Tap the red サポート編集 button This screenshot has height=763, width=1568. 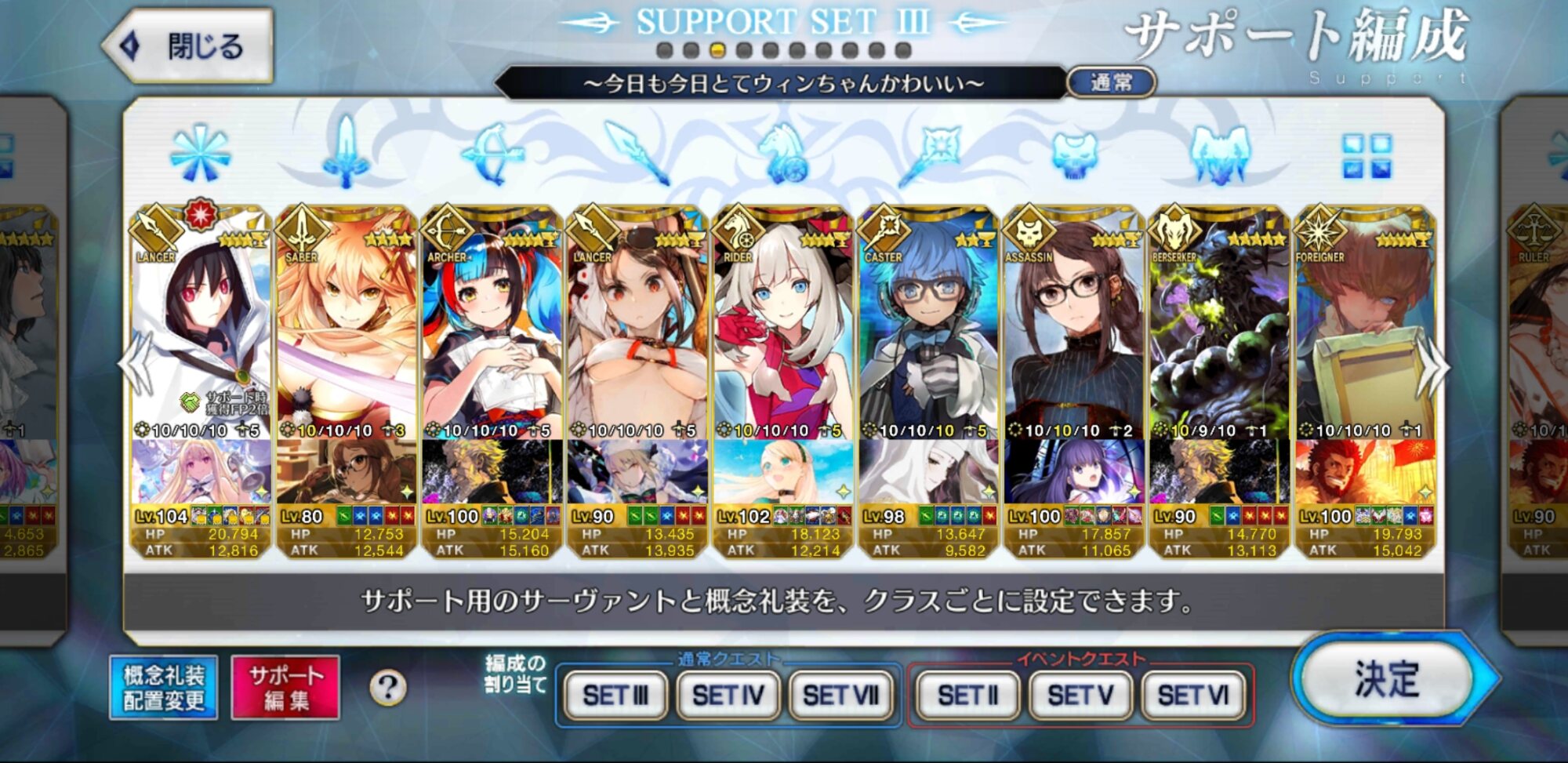point(285,688)
